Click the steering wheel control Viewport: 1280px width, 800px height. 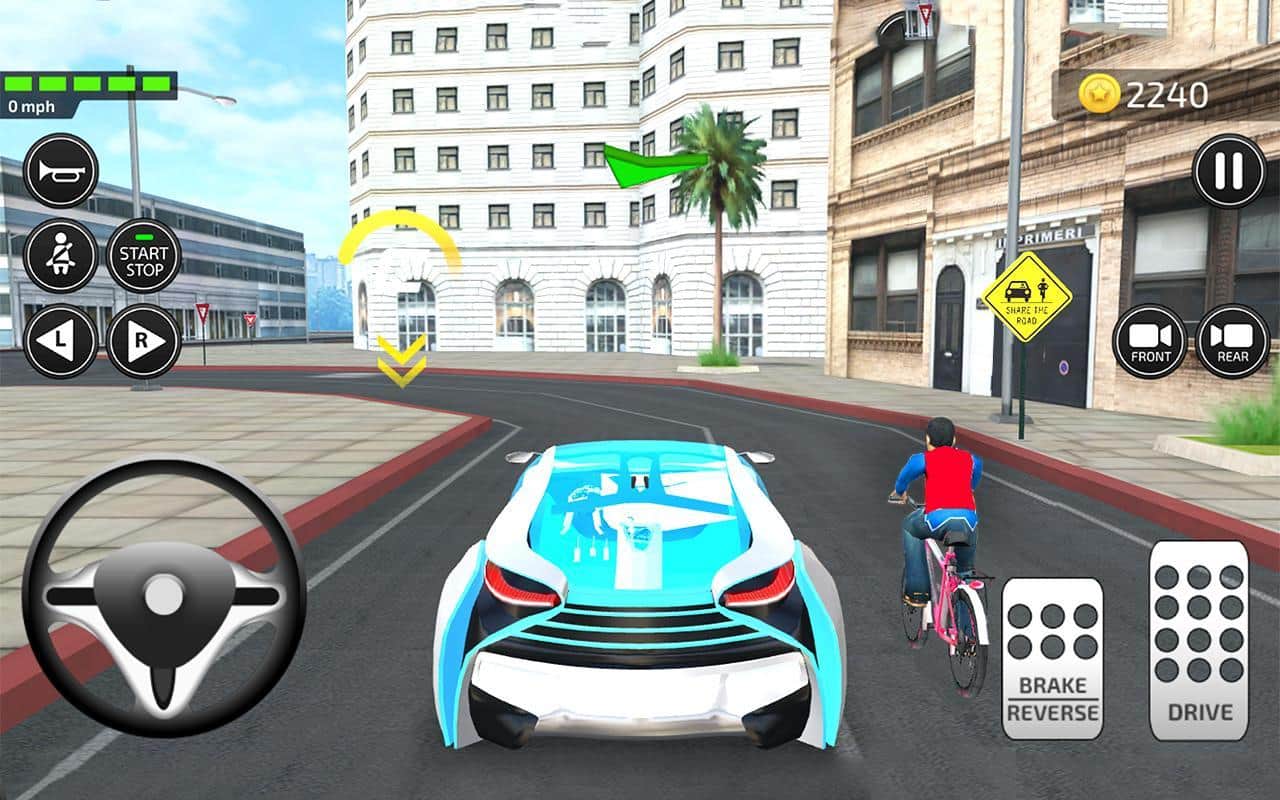coord(163,596)
